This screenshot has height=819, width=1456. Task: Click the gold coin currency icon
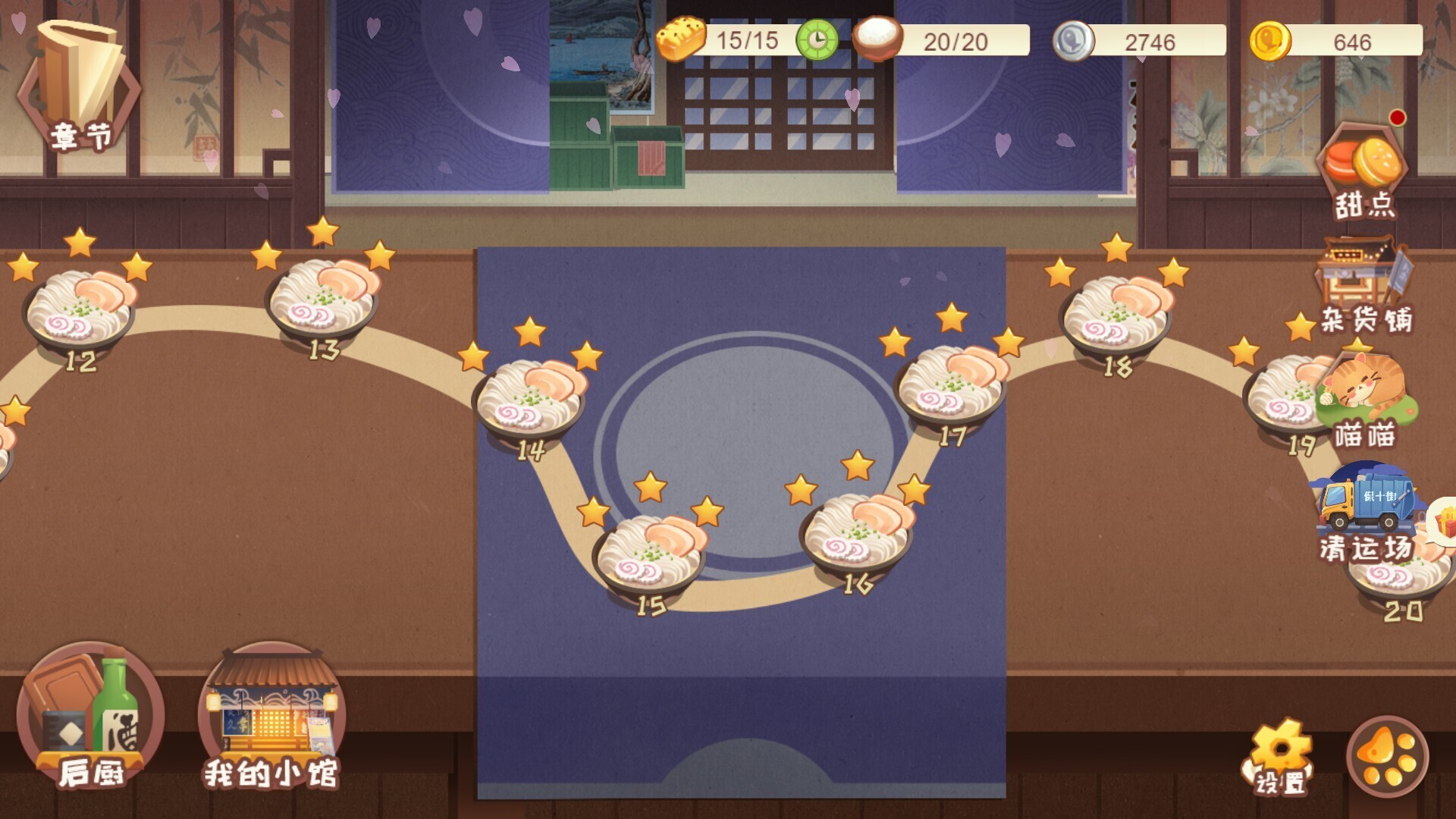1269,40
